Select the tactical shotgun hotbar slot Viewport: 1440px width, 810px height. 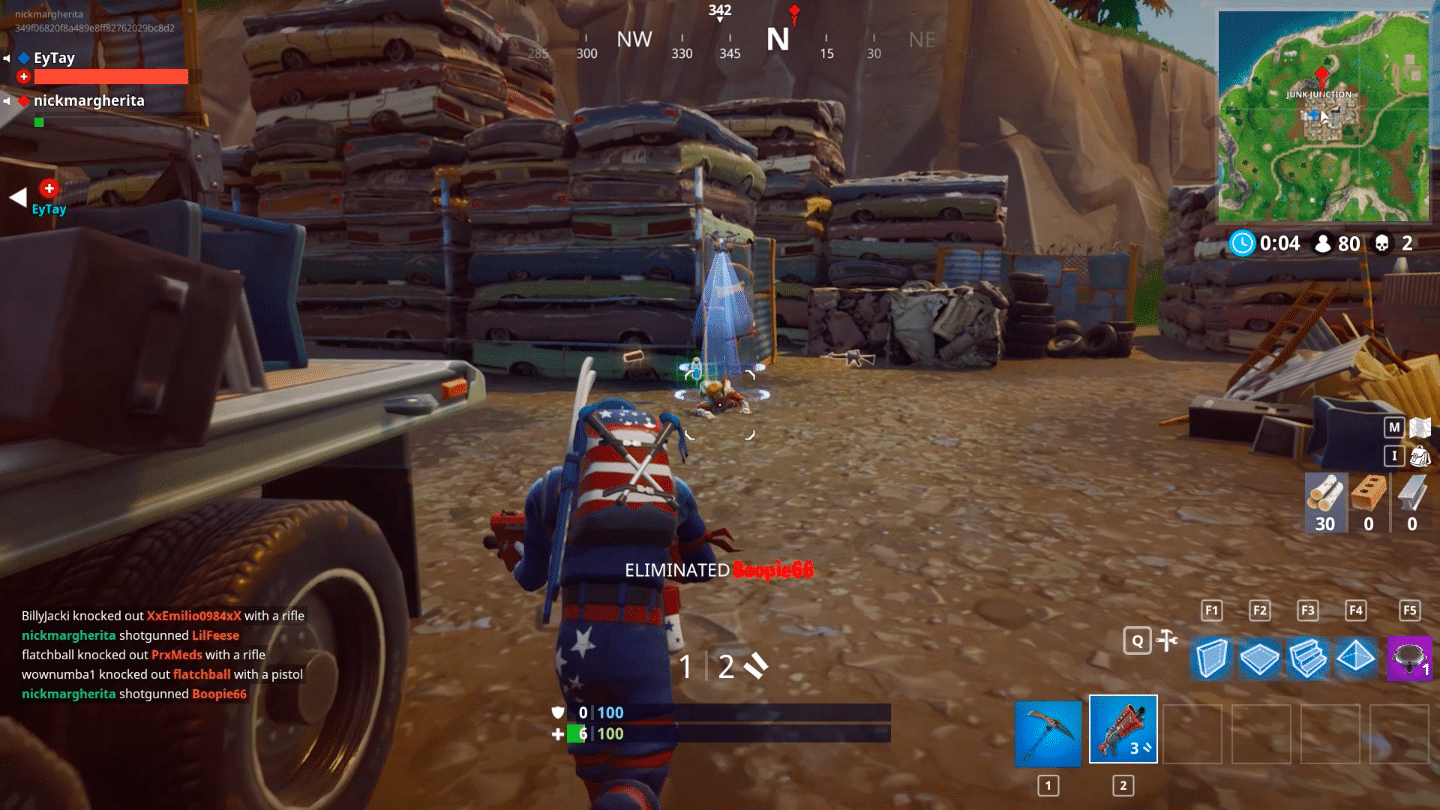tap(1123, 730)
